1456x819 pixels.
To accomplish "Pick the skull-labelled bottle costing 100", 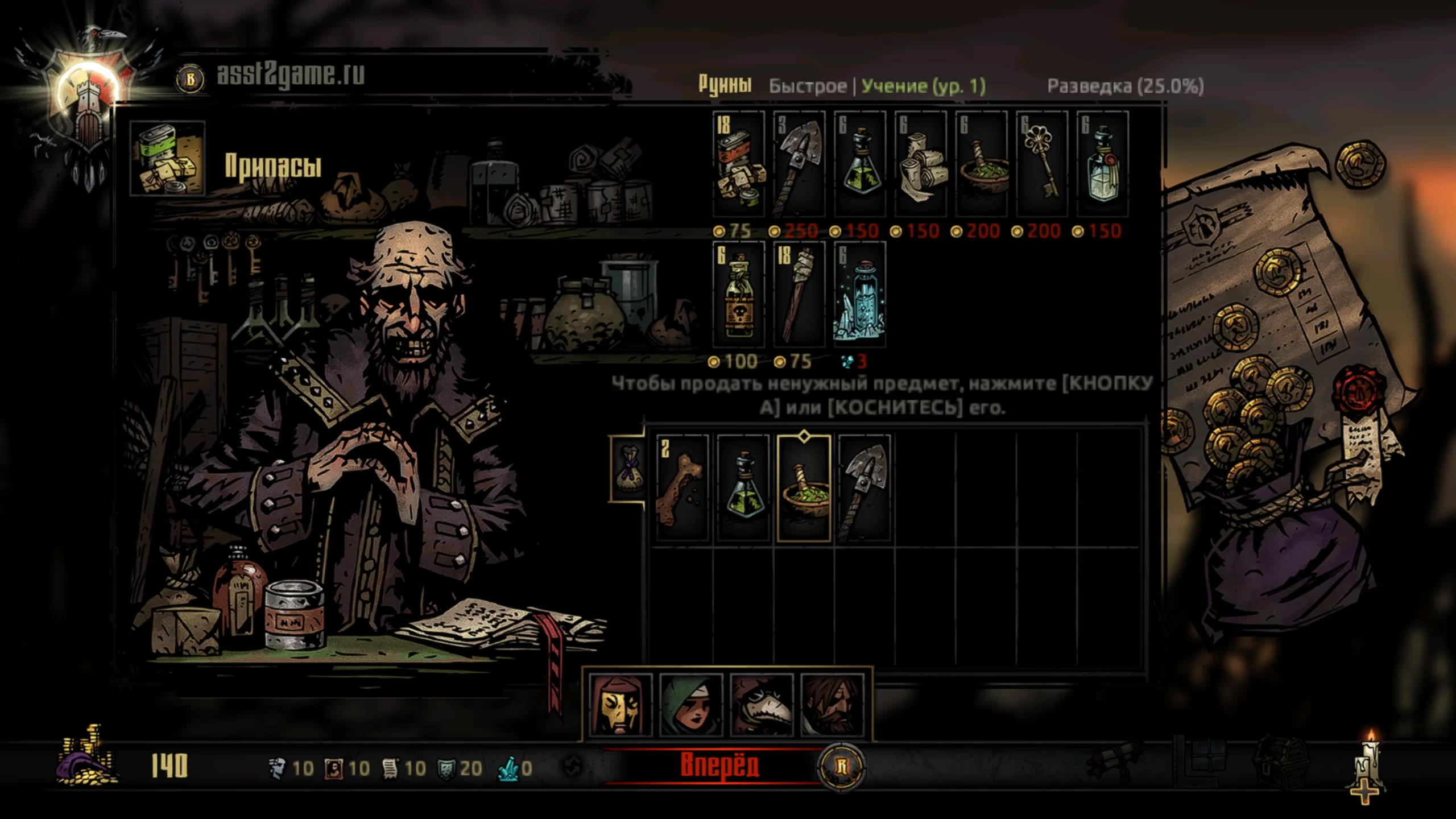I will pos(739,294).
